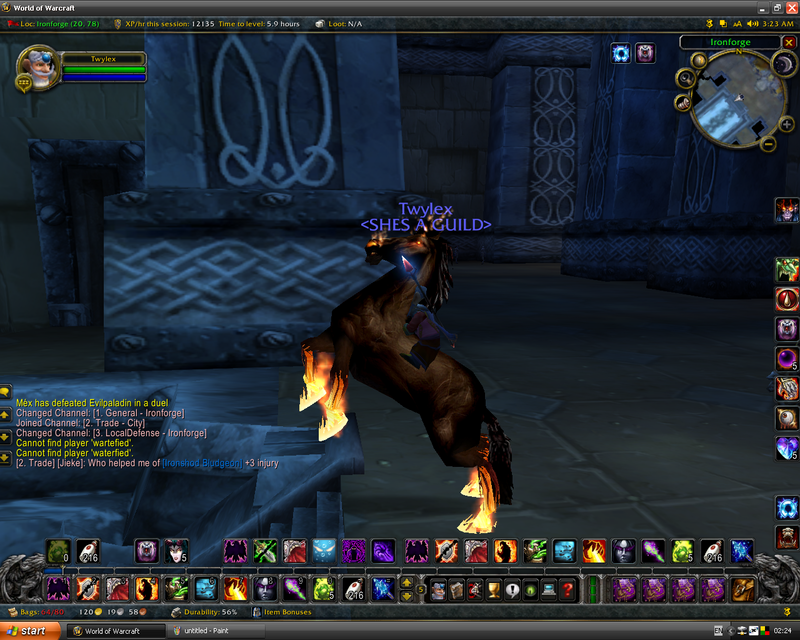The height and width of the screenshot is (640, 800).
Task: Open the quest log exclamation button
Action: tap(512, 589)
